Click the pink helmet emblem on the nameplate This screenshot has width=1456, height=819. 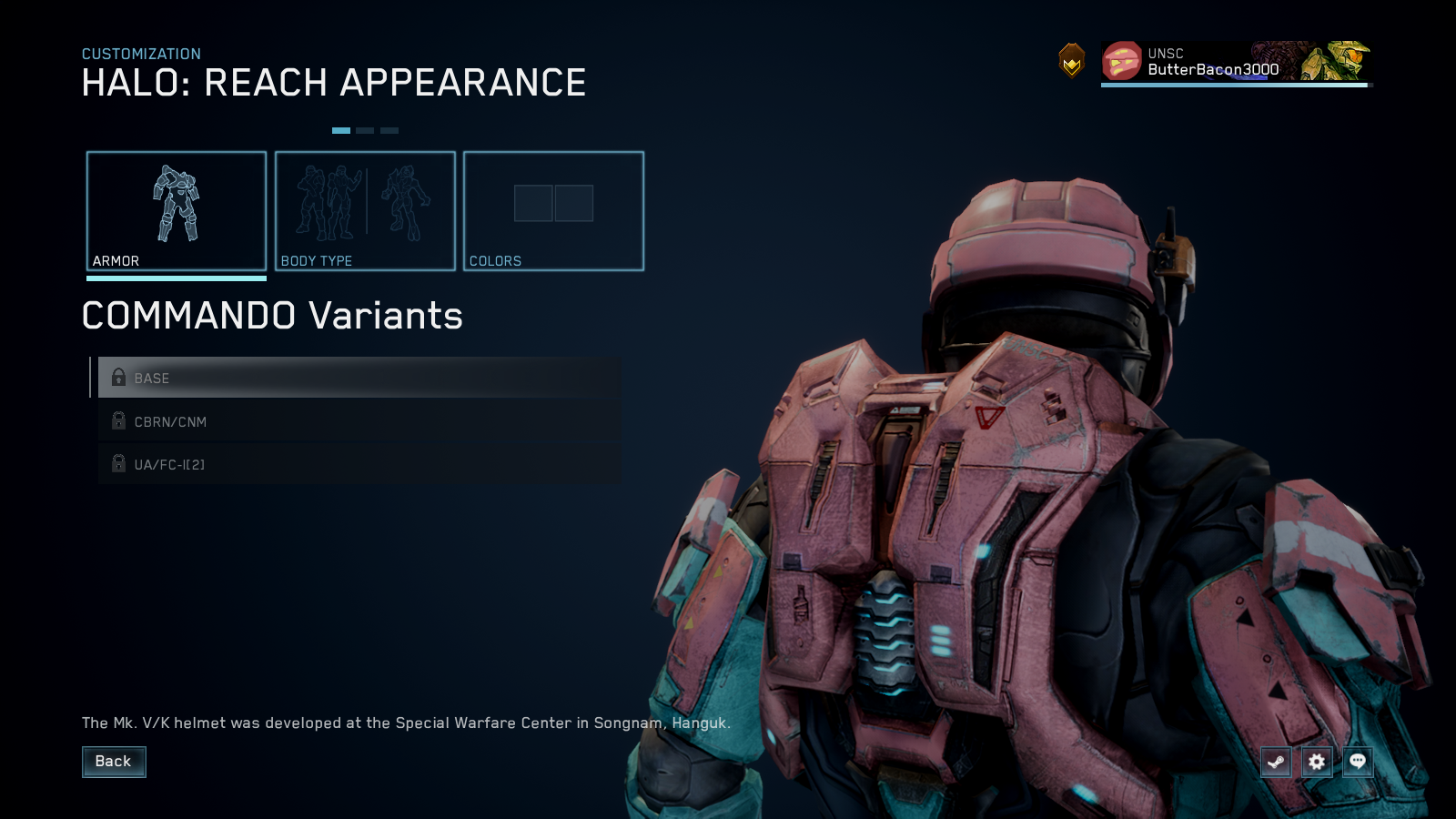[1121, 63]
